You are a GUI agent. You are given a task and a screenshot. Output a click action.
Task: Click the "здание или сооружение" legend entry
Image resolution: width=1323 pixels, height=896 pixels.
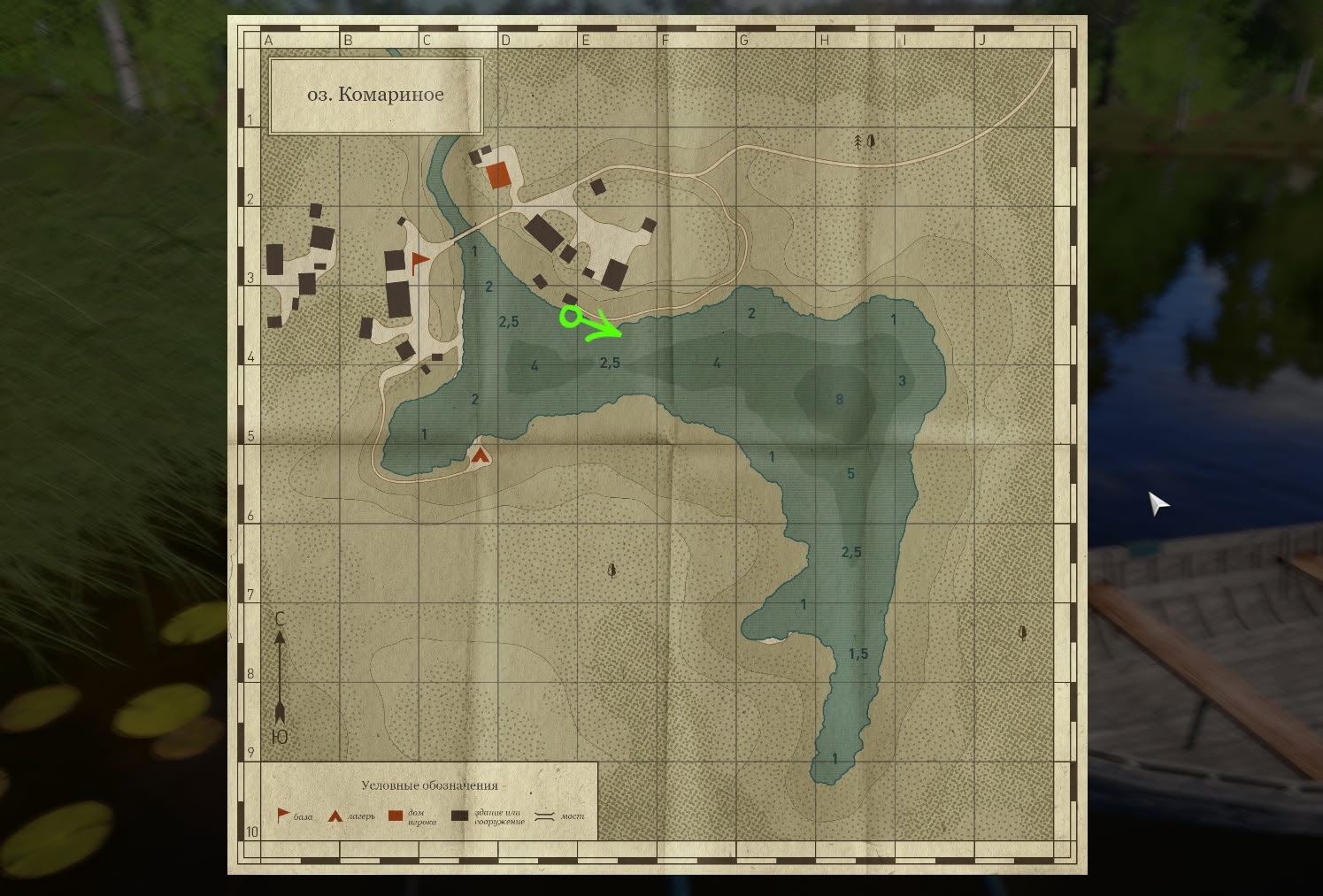[488, 816]
